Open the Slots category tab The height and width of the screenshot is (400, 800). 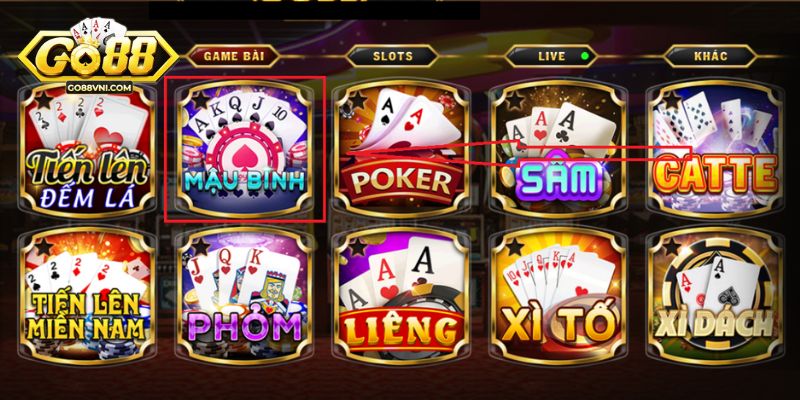click(392, 57)
